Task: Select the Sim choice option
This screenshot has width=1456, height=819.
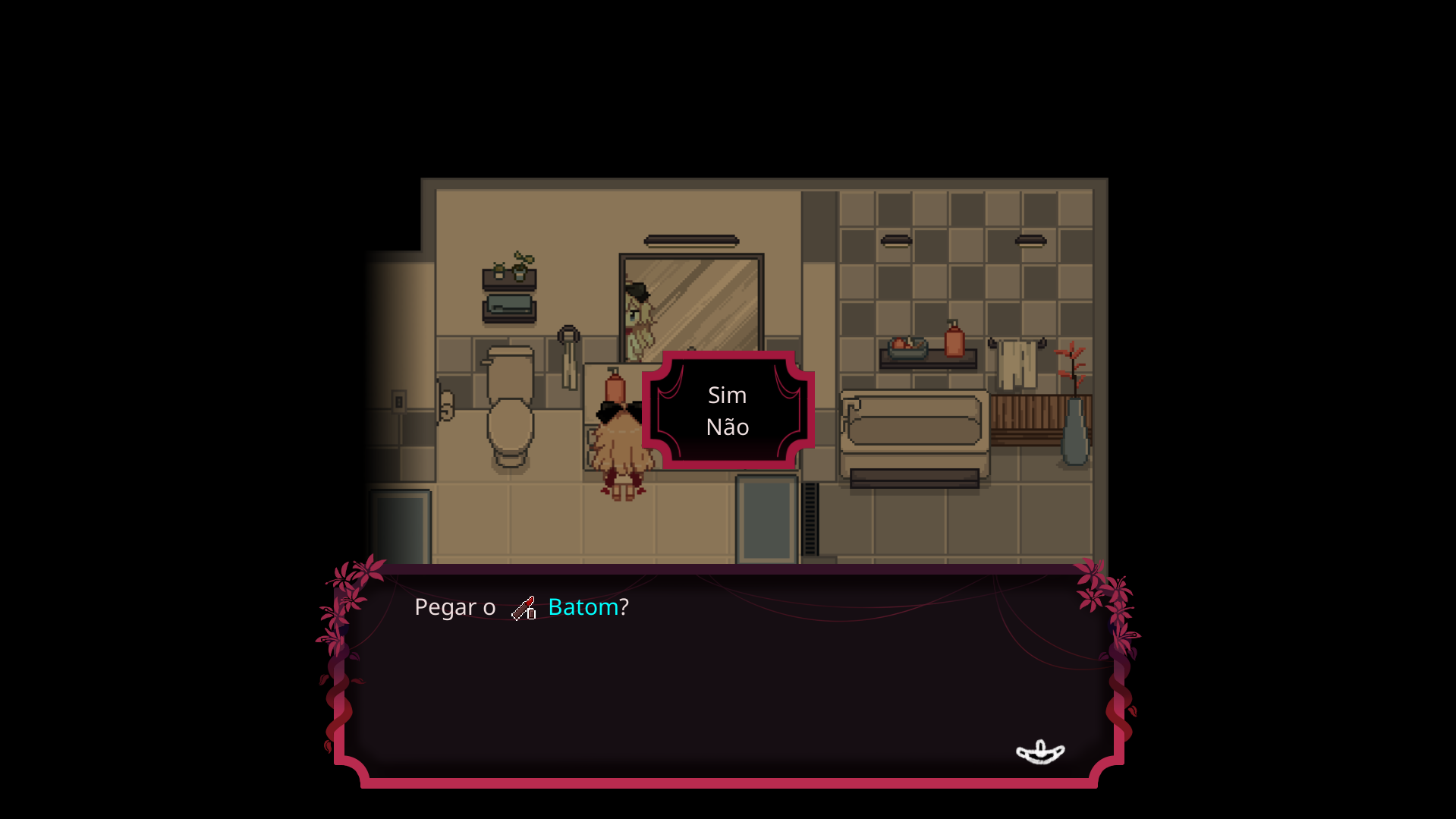Action: tap(728, 395)
